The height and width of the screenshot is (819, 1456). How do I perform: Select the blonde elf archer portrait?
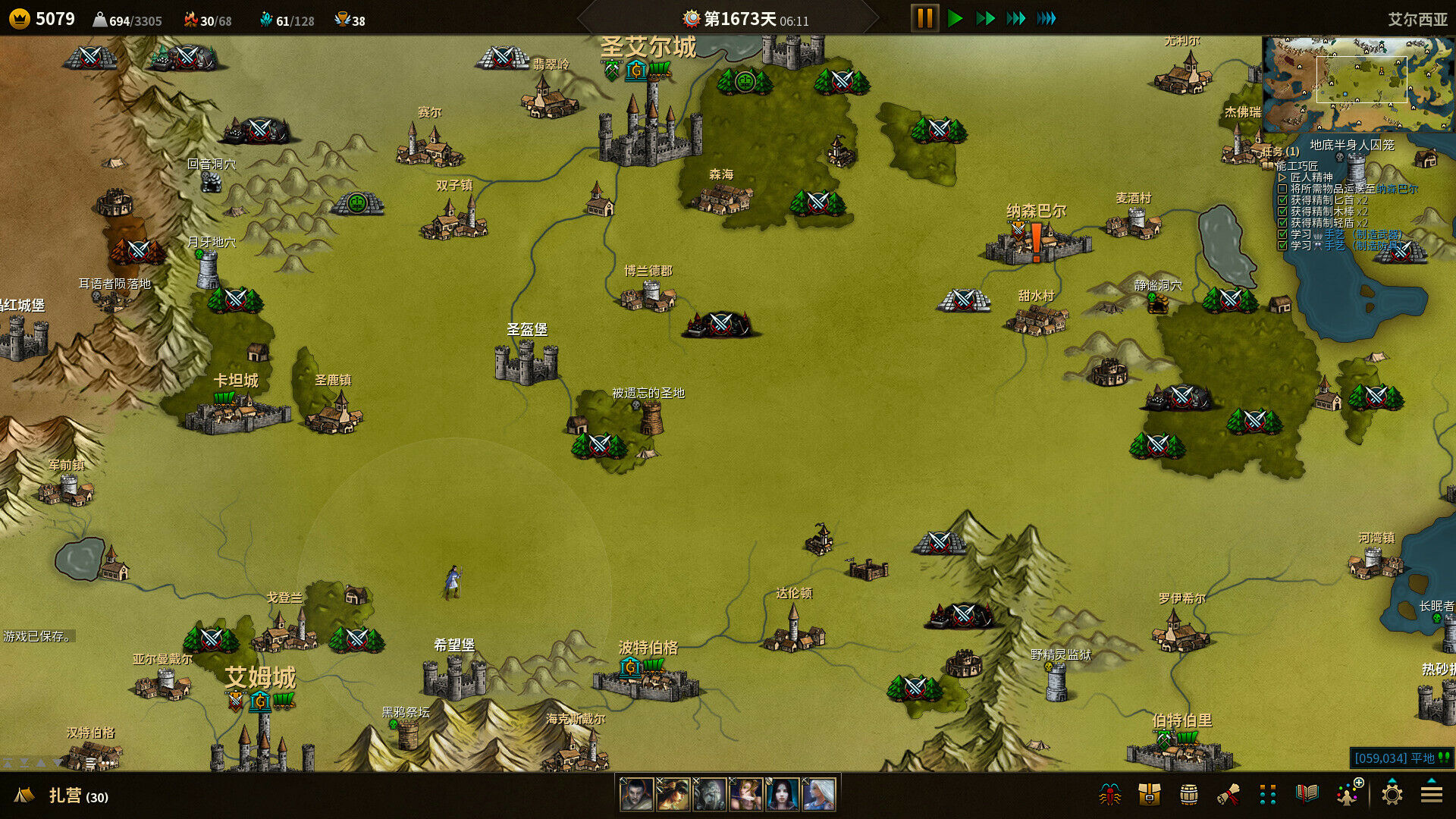tap(745, 795)
